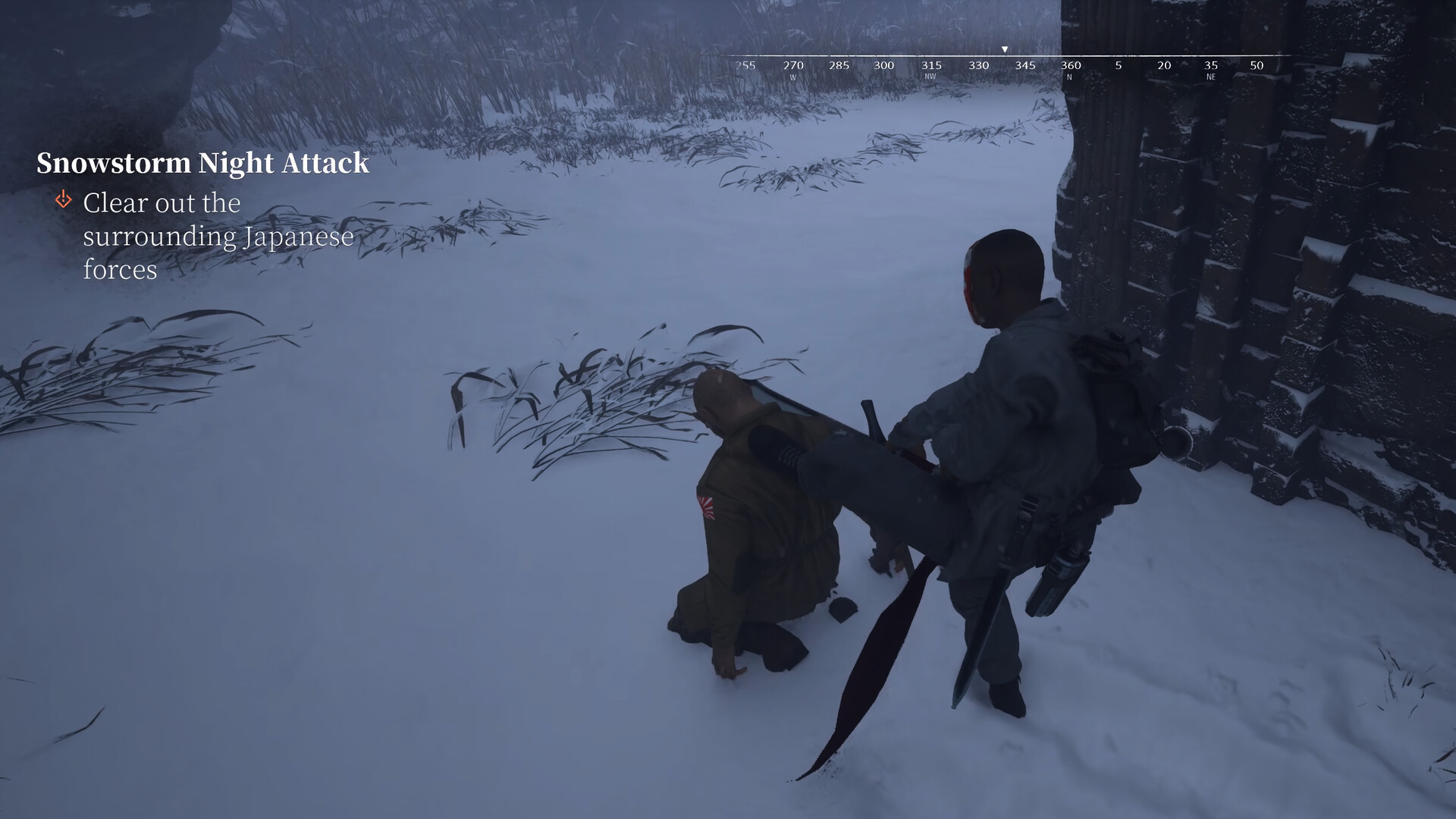Select the NE marker beneath heading 35

coord(1210,76)
